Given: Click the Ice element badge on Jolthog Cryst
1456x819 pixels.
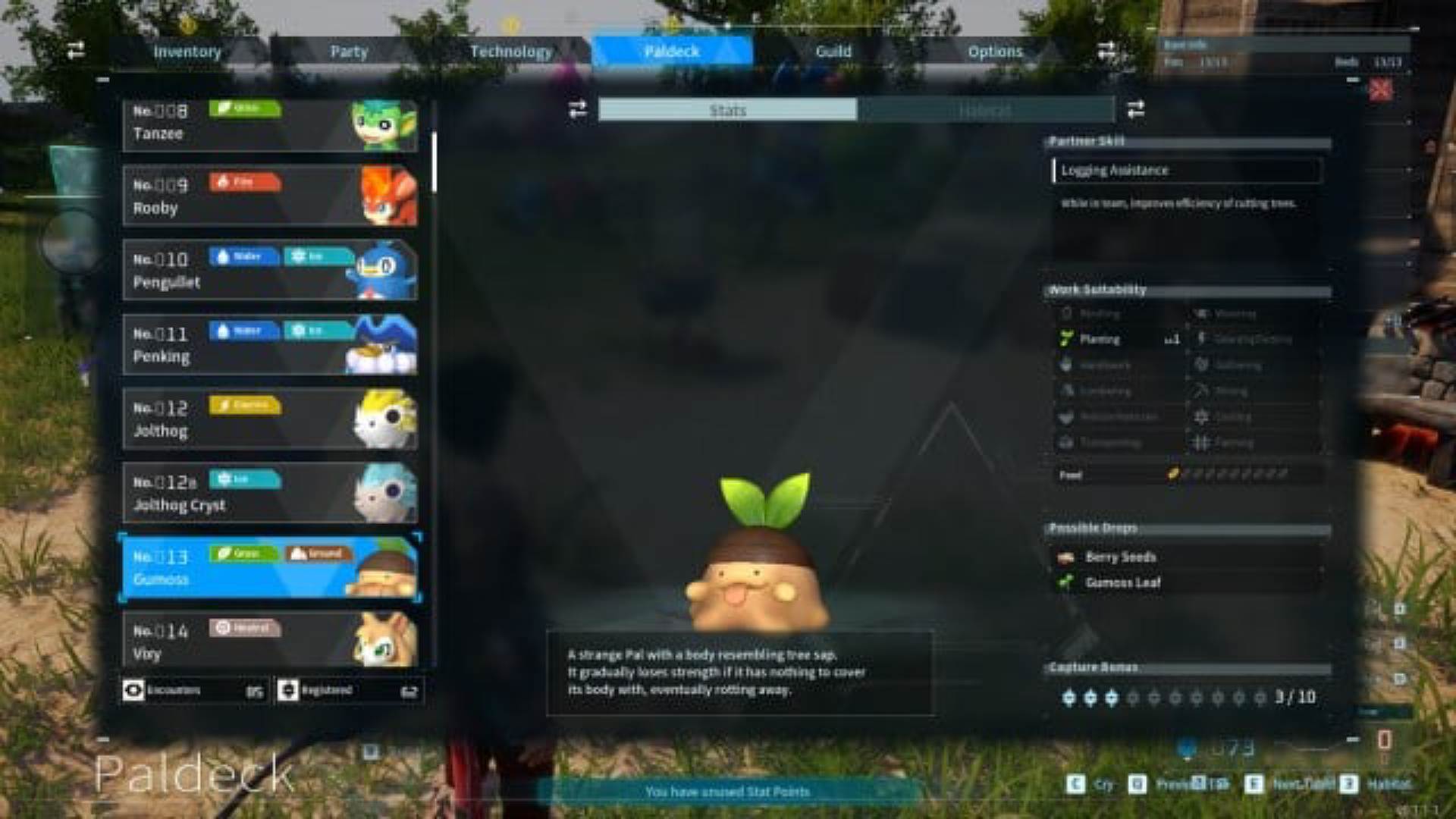Looking at the screenshot, I should pos(245,479).
